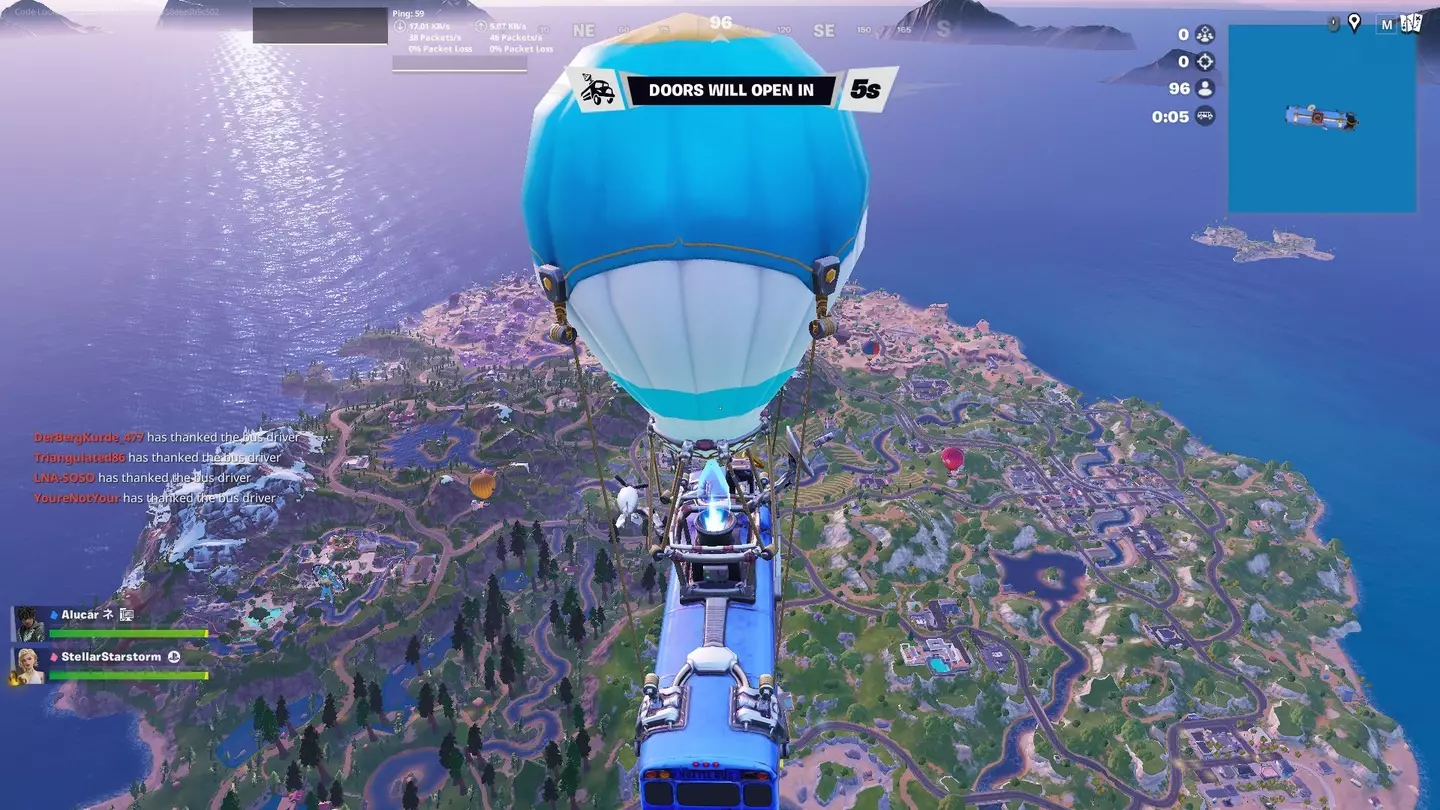1440x810 pixels.
Task: Click the squad assists icon
Action: click(1205, 34)
